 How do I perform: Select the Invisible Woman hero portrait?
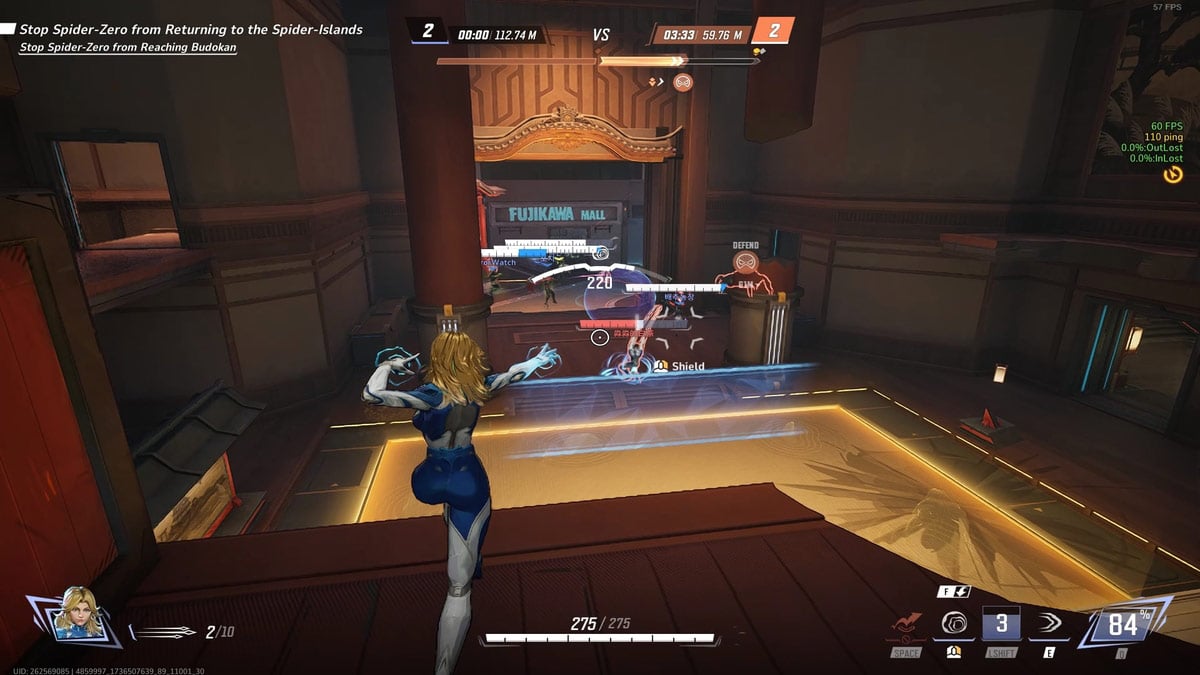[77, 613]
